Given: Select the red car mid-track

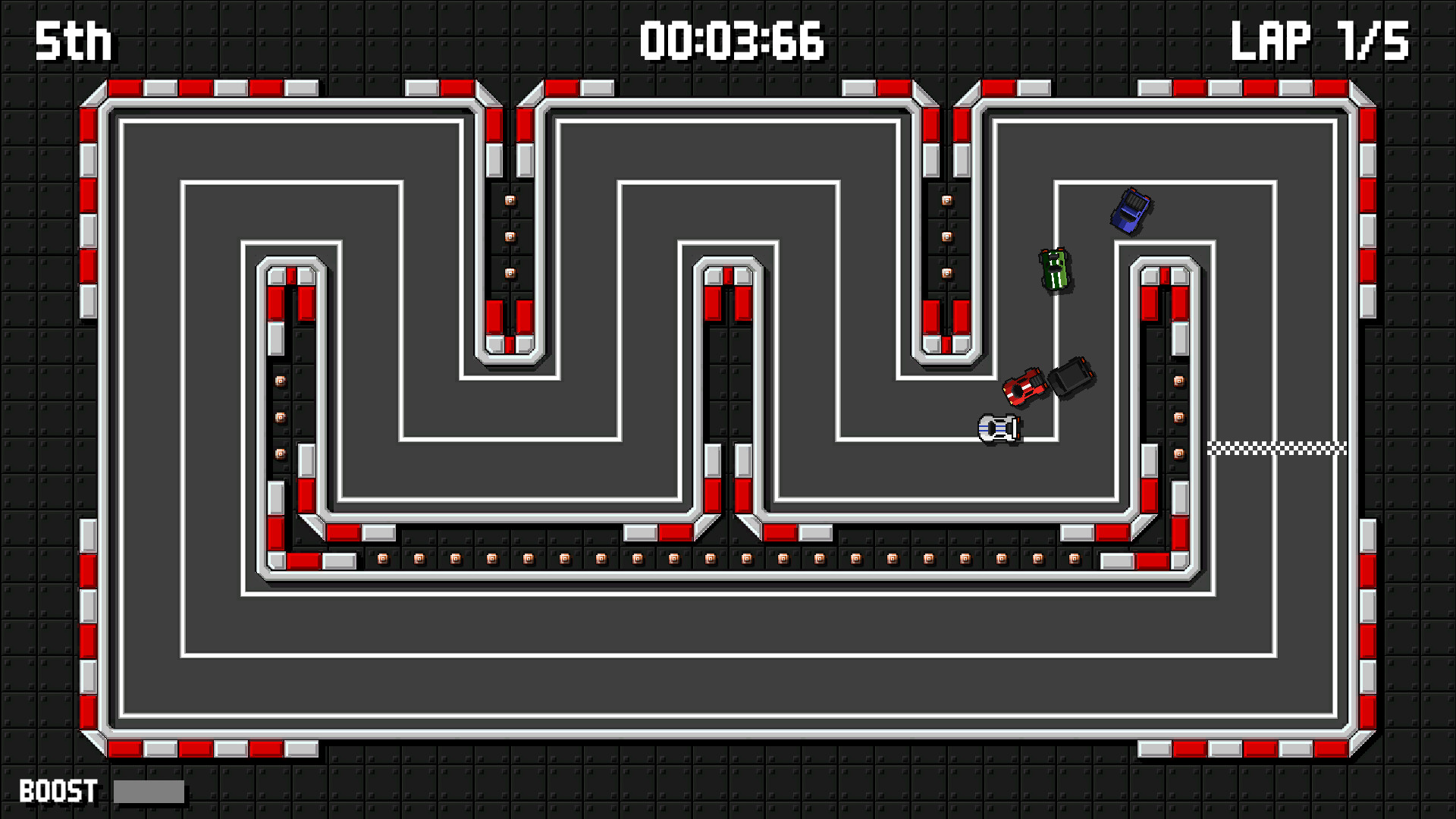Looking at the screenshot, I should click(x=1023, y=388).
